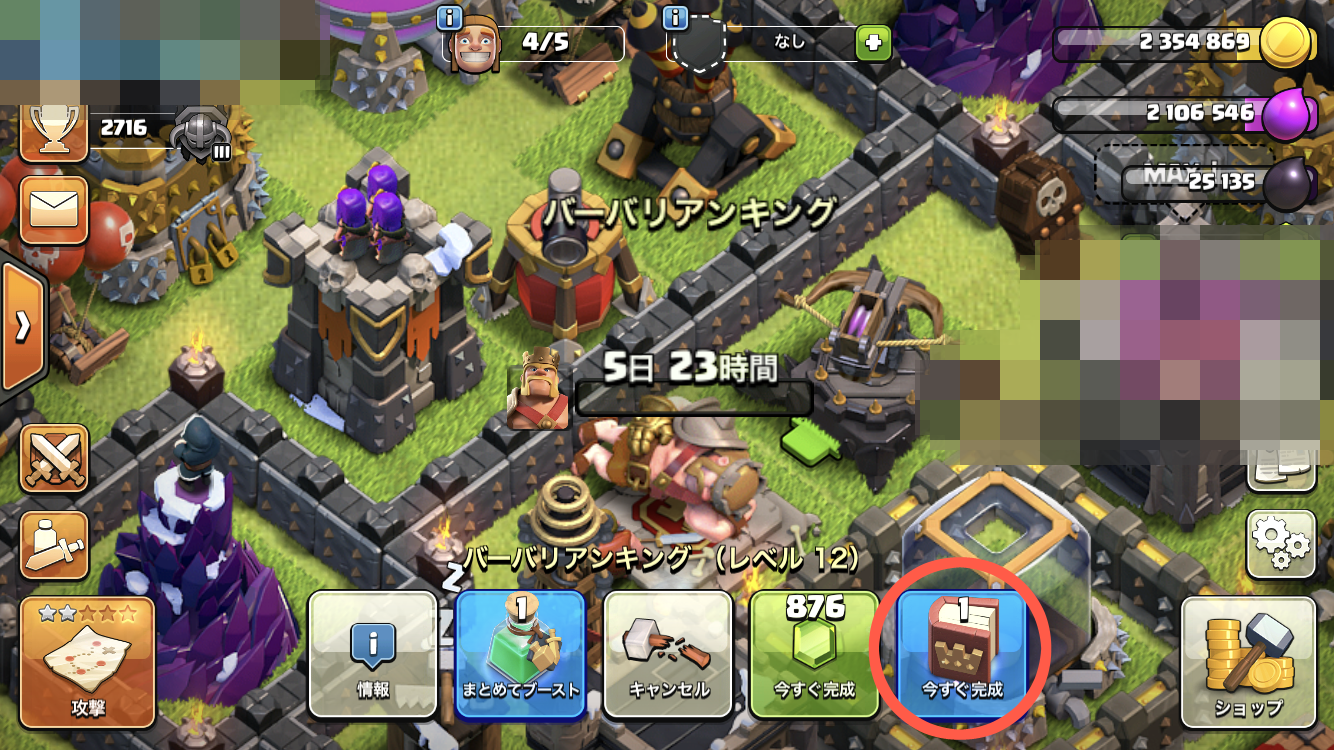Open the ショップ shop
The image size is (1334, 750).
click(x=1248, y=662)
